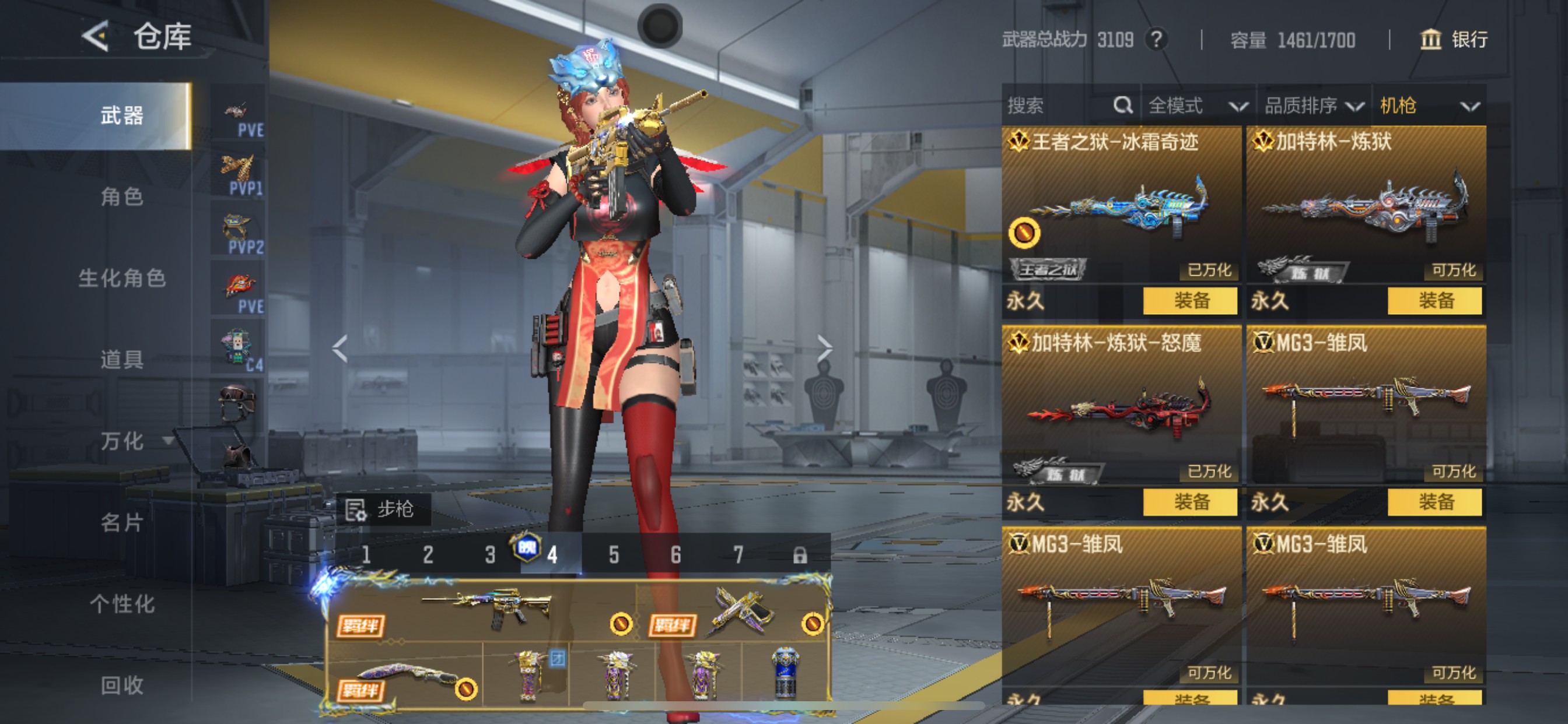Select the 武器 category tab
Screen dimensions: 1568x724
click(x=122, y=115)
